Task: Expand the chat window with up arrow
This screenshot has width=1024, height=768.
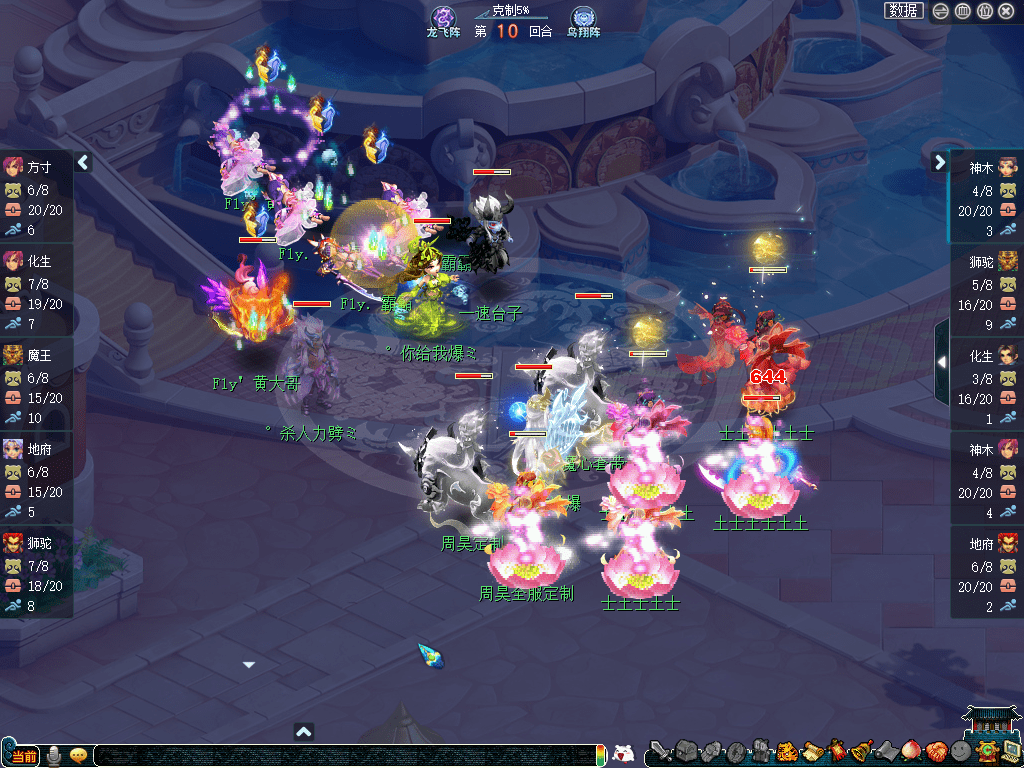Action: coord(304,732)
